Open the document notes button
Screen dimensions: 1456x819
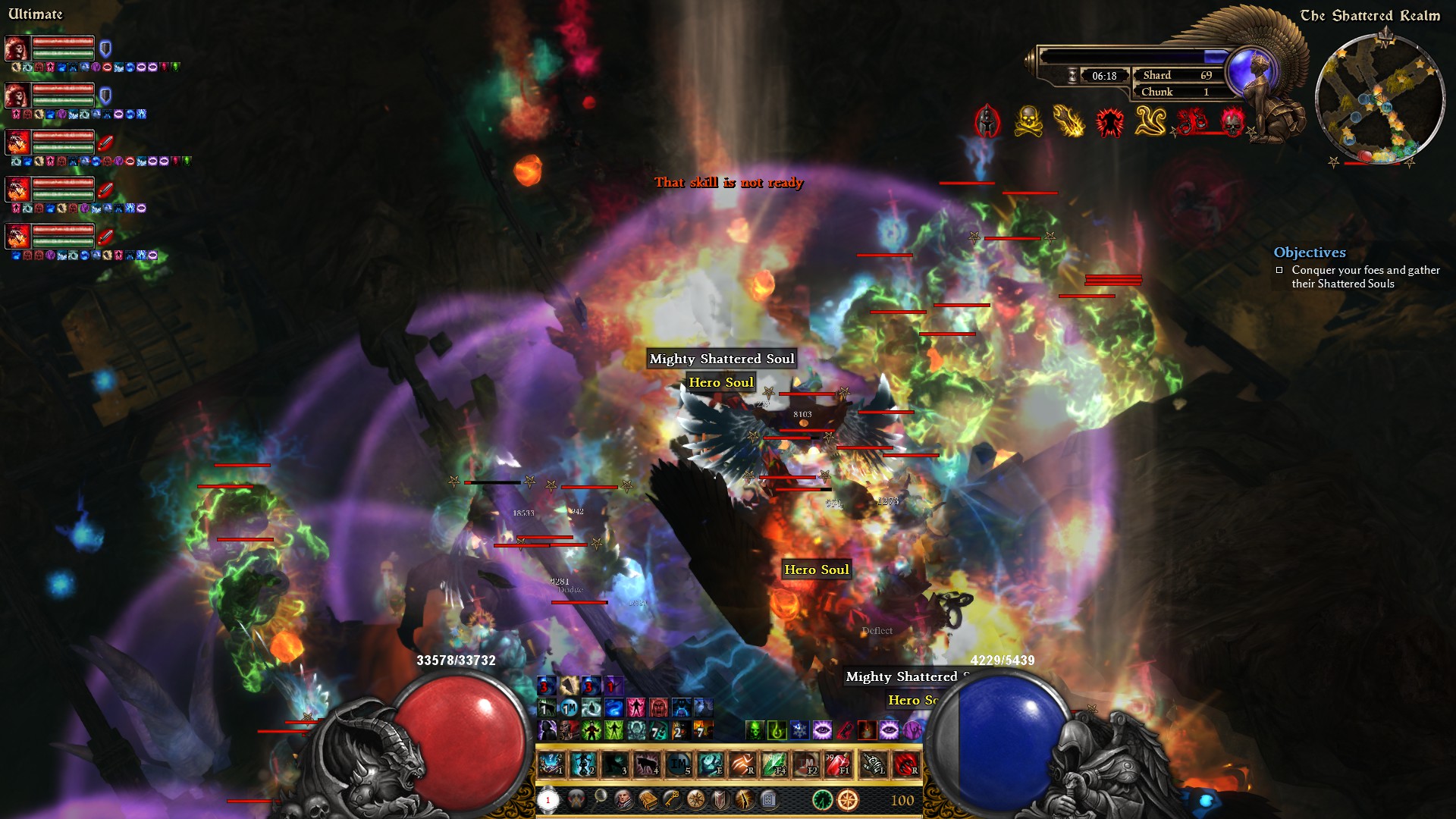point(768,799)
